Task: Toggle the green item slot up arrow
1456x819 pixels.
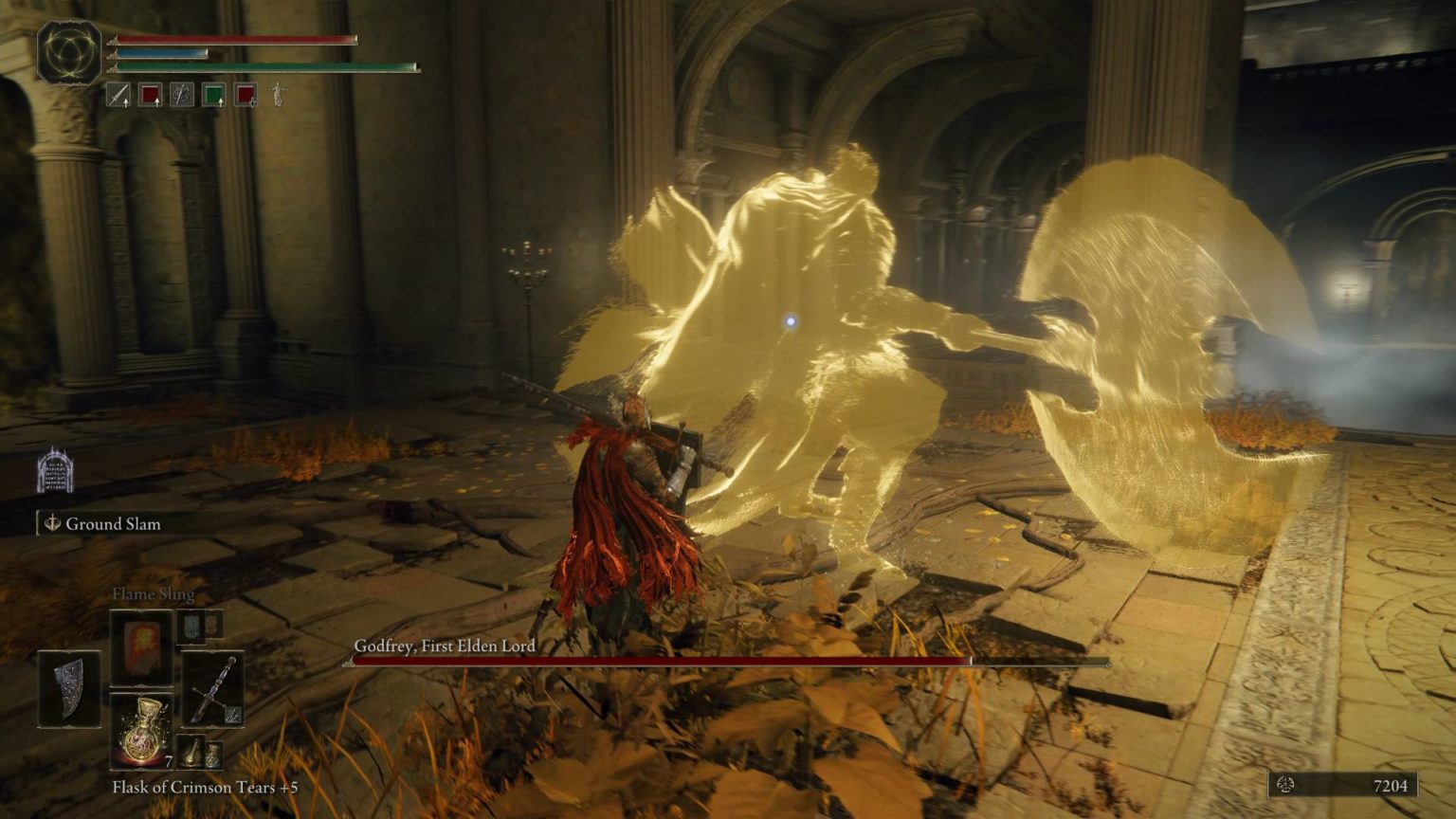Action: (x=222, y=102)
